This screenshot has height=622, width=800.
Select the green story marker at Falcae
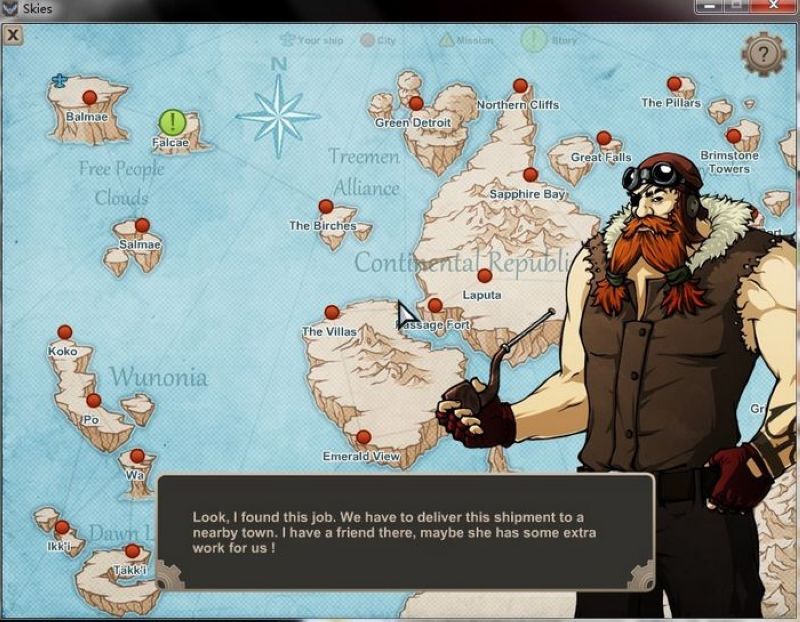pyautogui.click(x=173, y=123)
